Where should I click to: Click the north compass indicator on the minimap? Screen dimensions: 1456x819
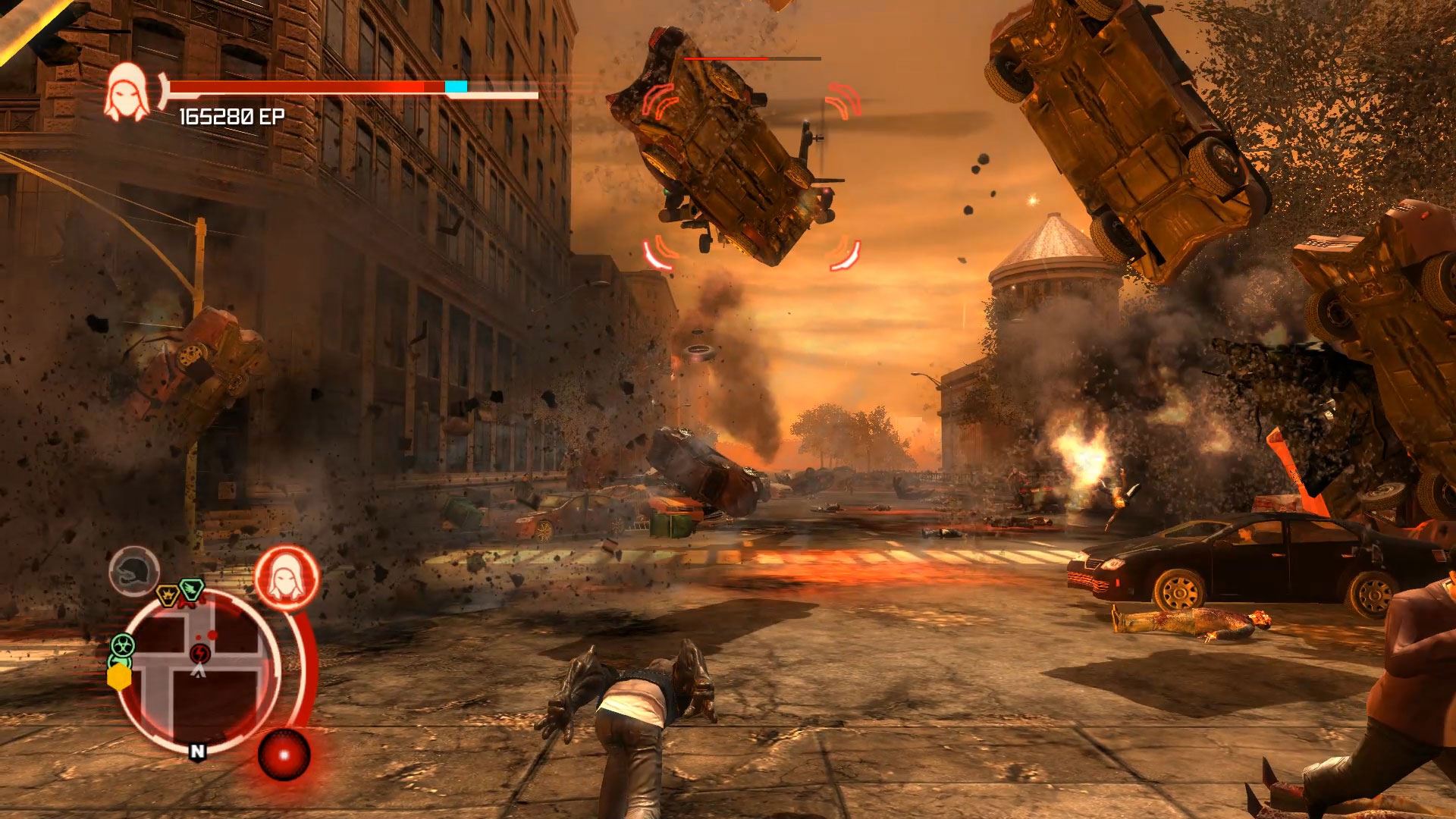(197, 752)
